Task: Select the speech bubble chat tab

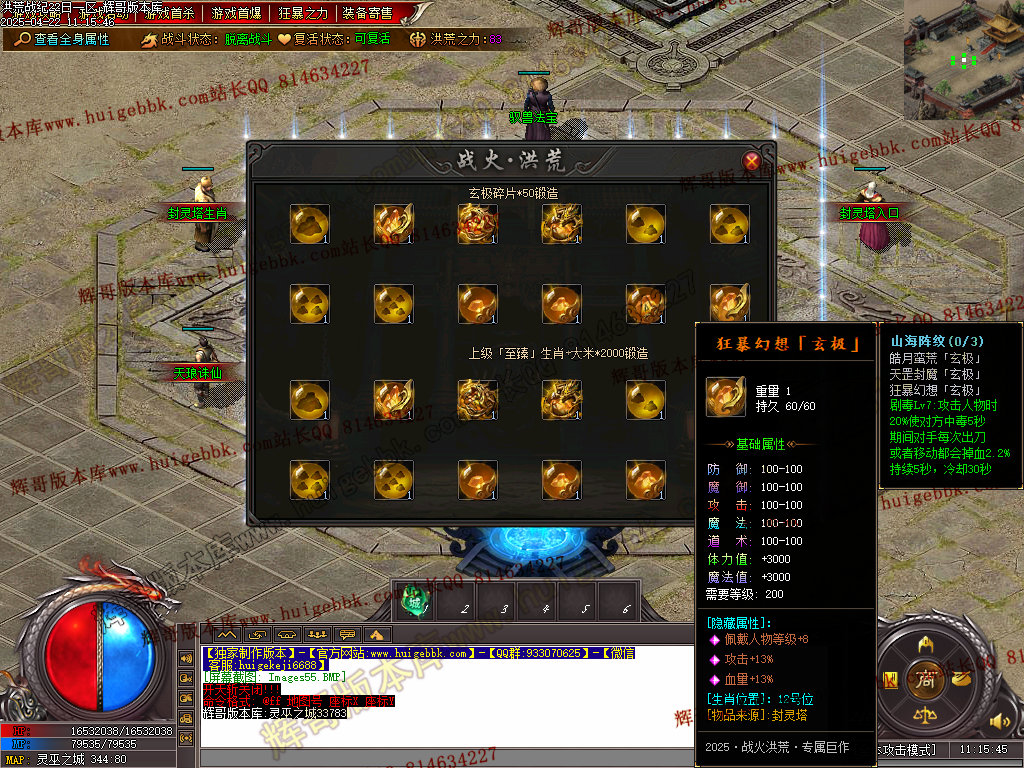Action: click(347, 634)
